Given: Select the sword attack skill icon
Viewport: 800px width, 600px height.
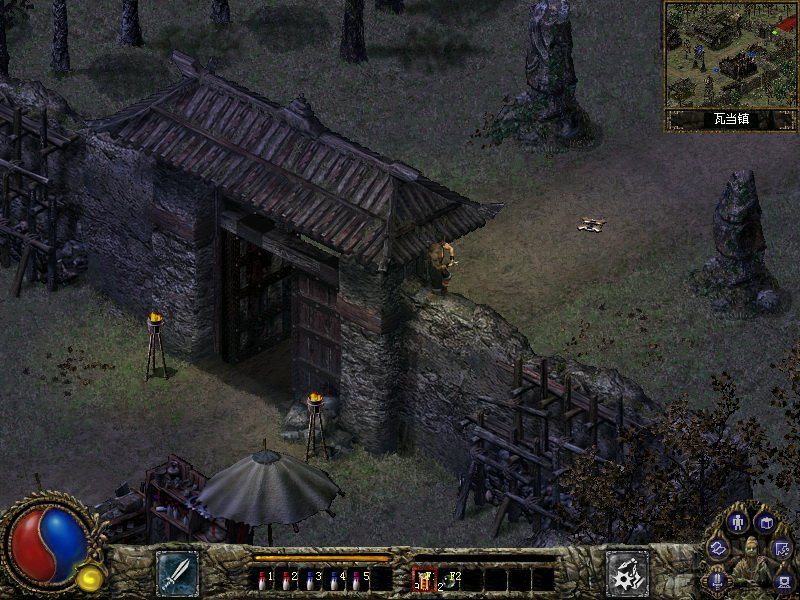Looking at the screenshot, I should pos(177,573).
